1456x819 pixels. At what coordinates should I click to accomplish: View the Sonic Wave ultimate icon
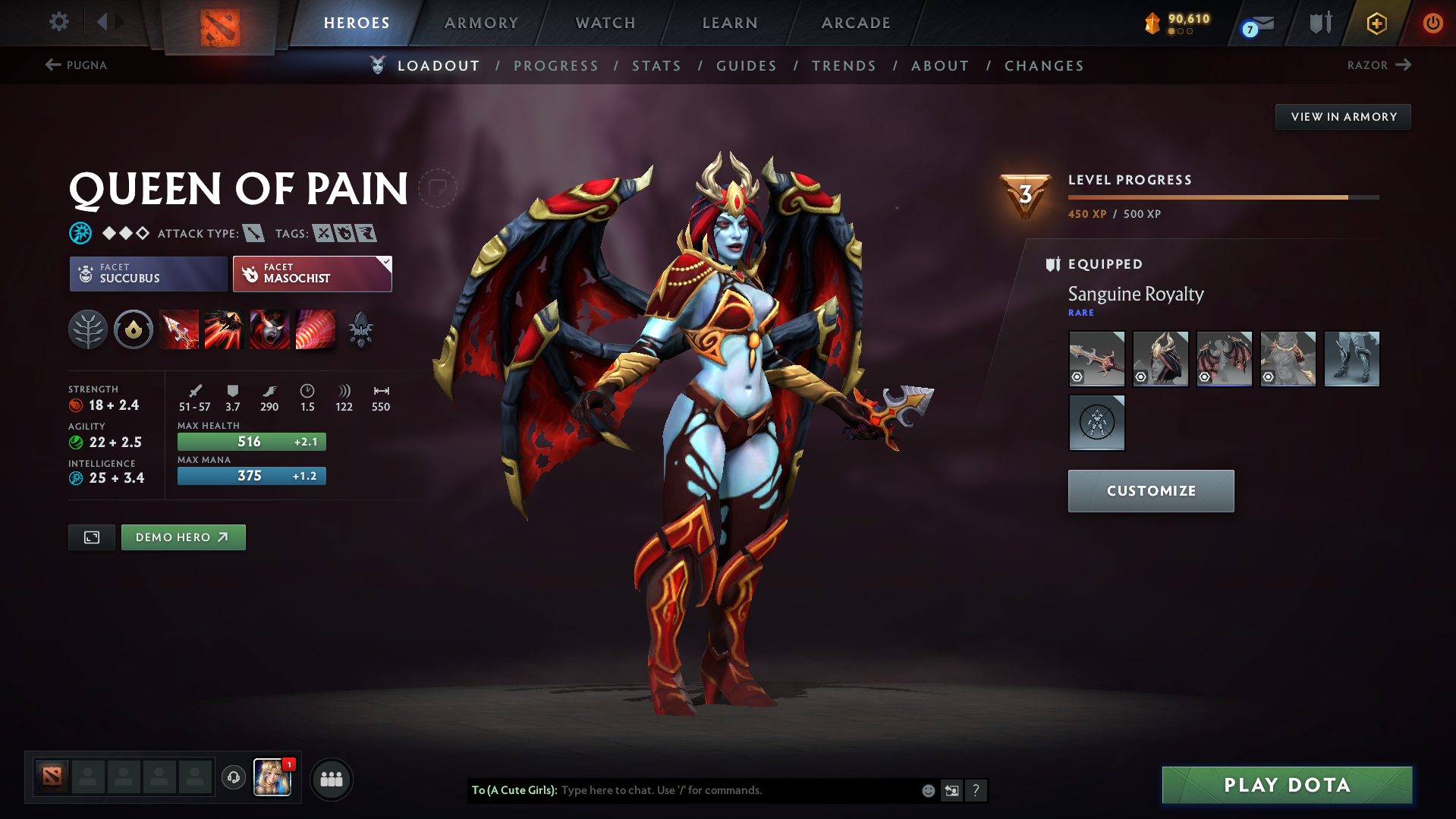(316, 329)
